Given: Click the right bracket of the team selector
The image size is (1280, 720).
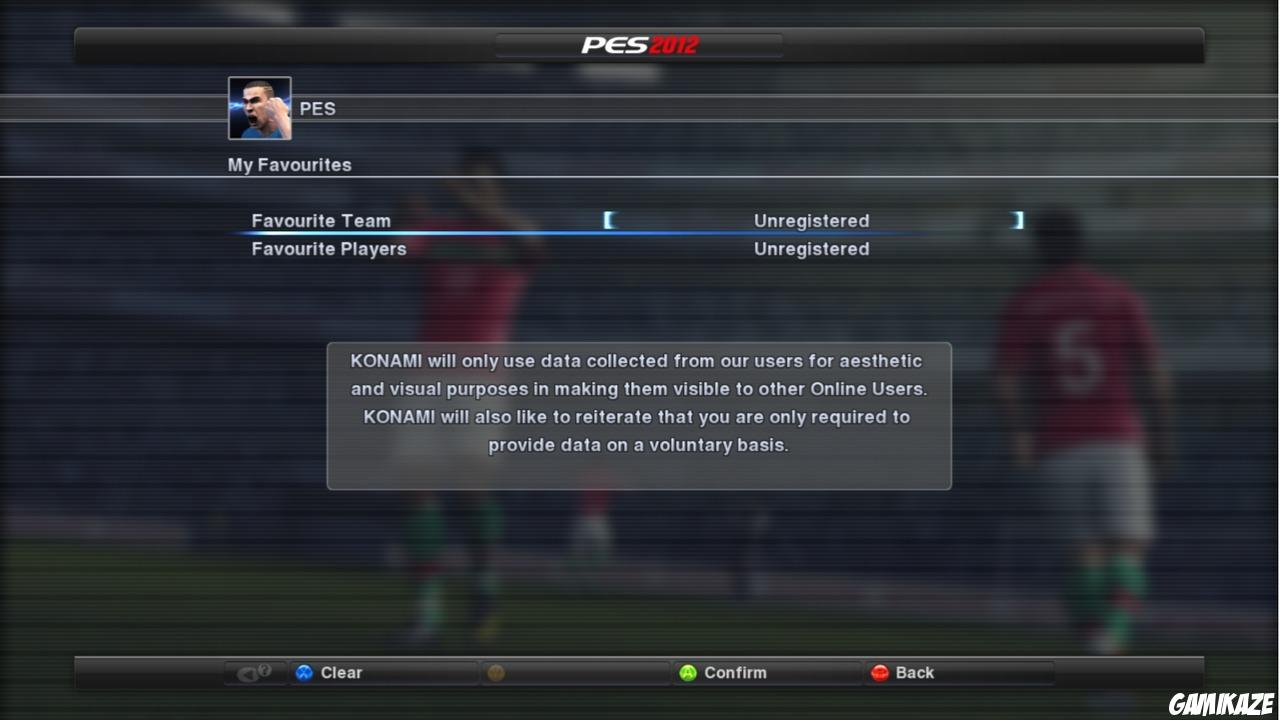Looking at the screenshot, I should point(1018,220).
